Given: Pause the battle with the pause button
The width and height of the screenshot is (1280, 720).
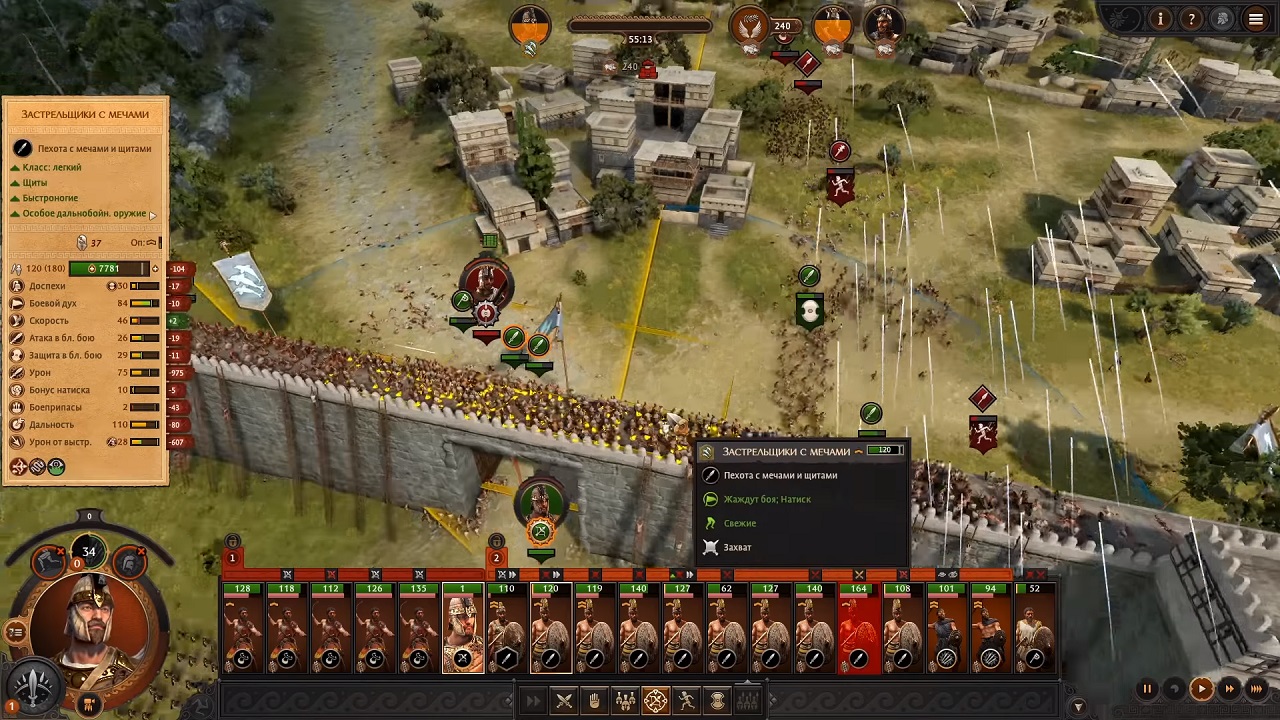Looking at the screenshot, I should click(x=1147, y=689).
